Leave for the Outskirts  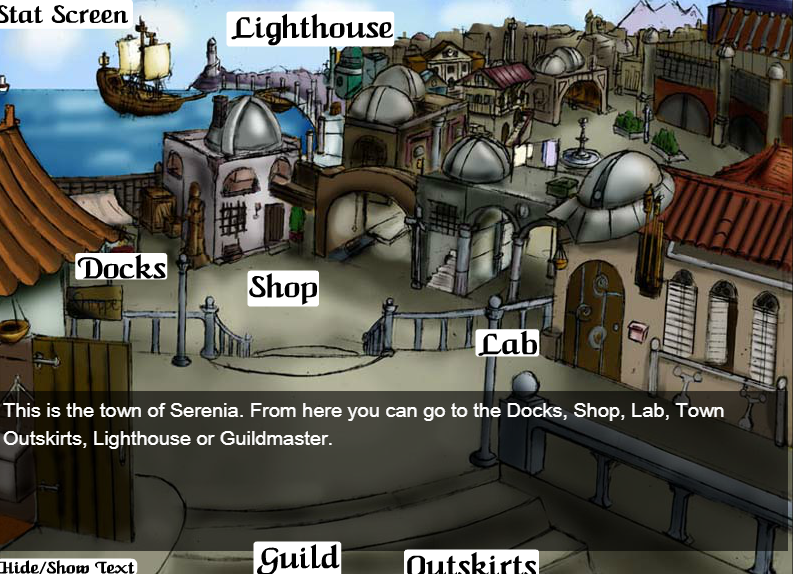[471, 563]
